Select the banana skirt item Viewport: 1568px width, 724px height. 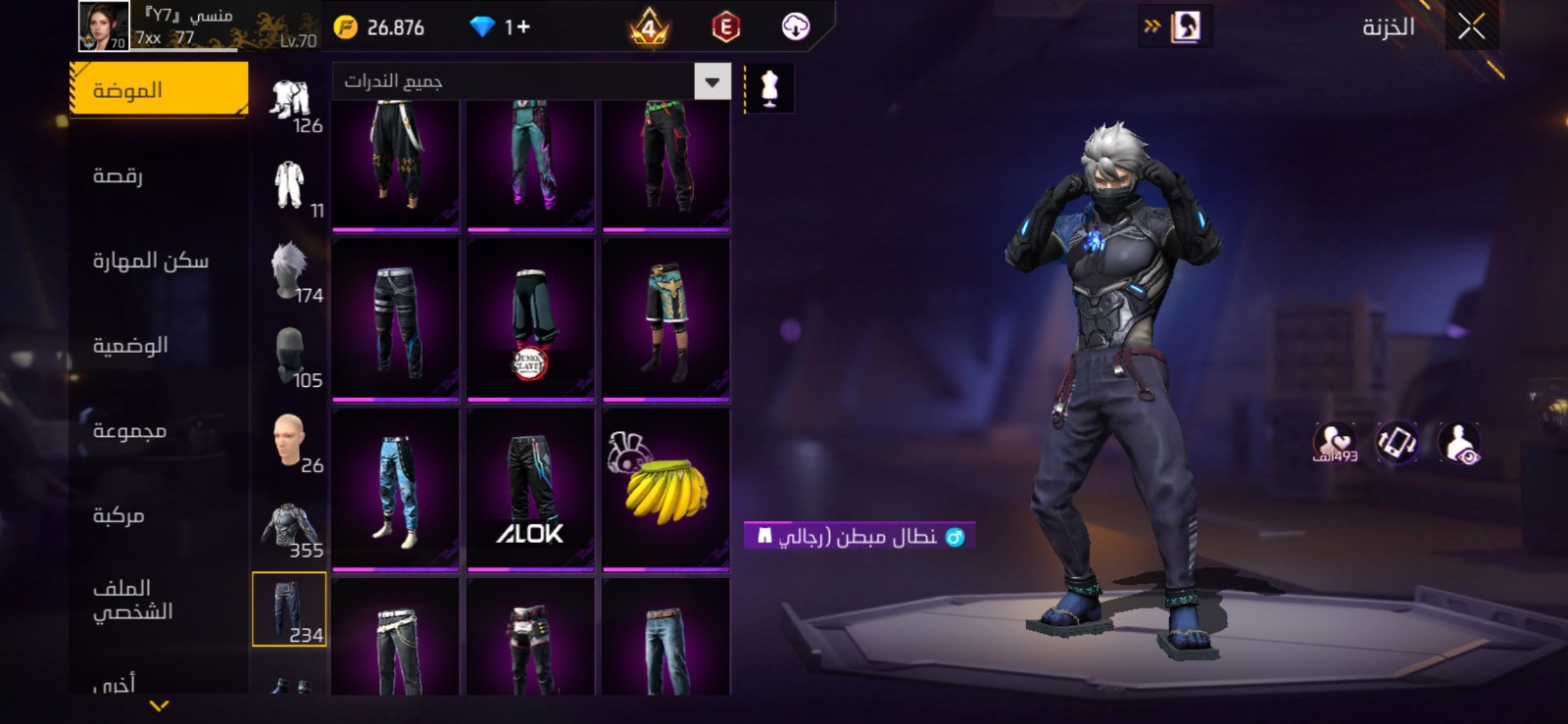[665, 488]
